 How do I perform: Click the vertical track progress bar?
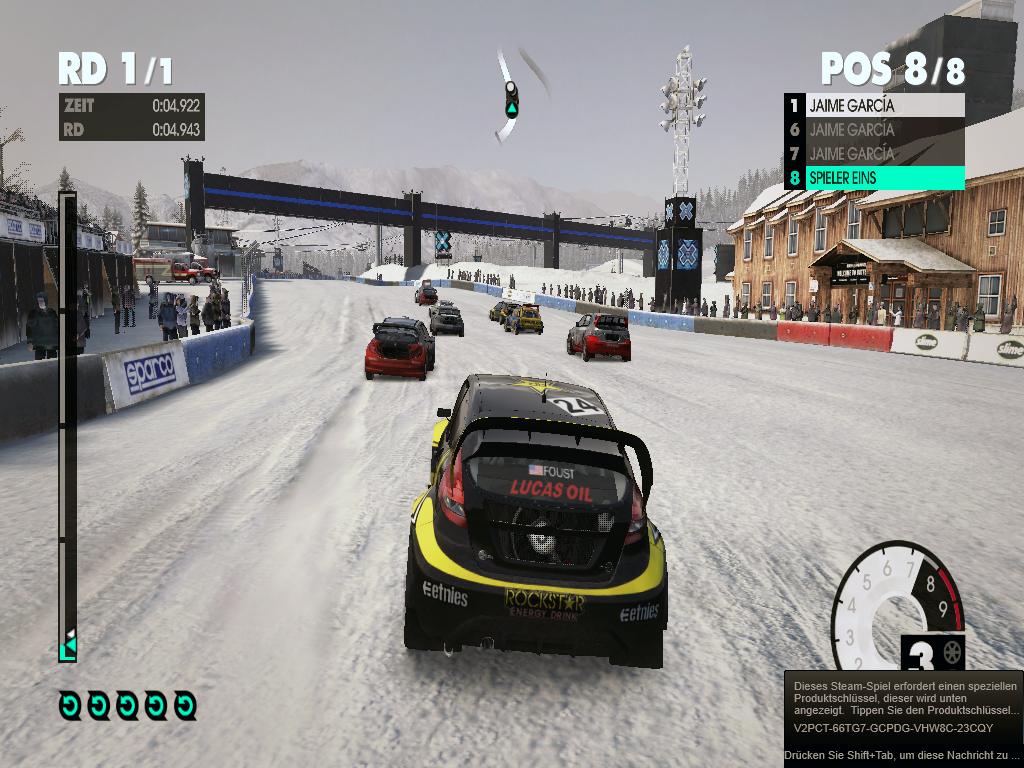68,425
